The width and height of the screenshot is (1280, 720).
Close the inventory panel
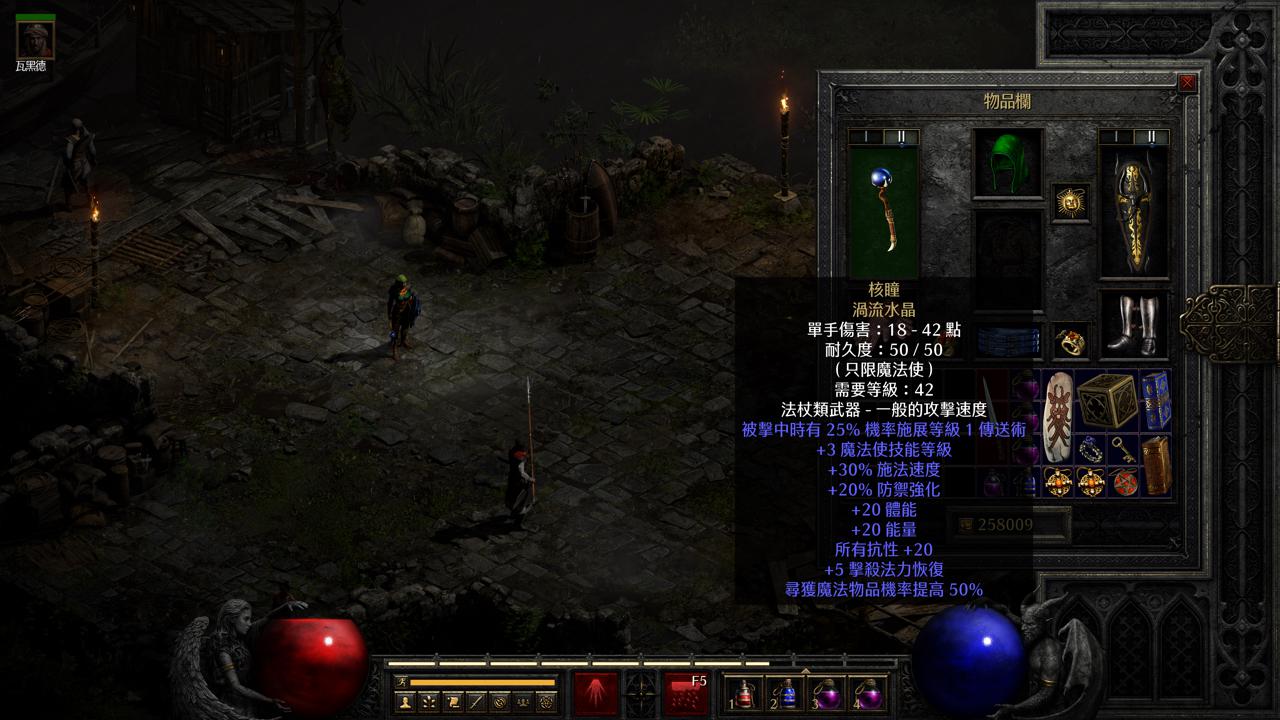click(x=1187, y=83)
